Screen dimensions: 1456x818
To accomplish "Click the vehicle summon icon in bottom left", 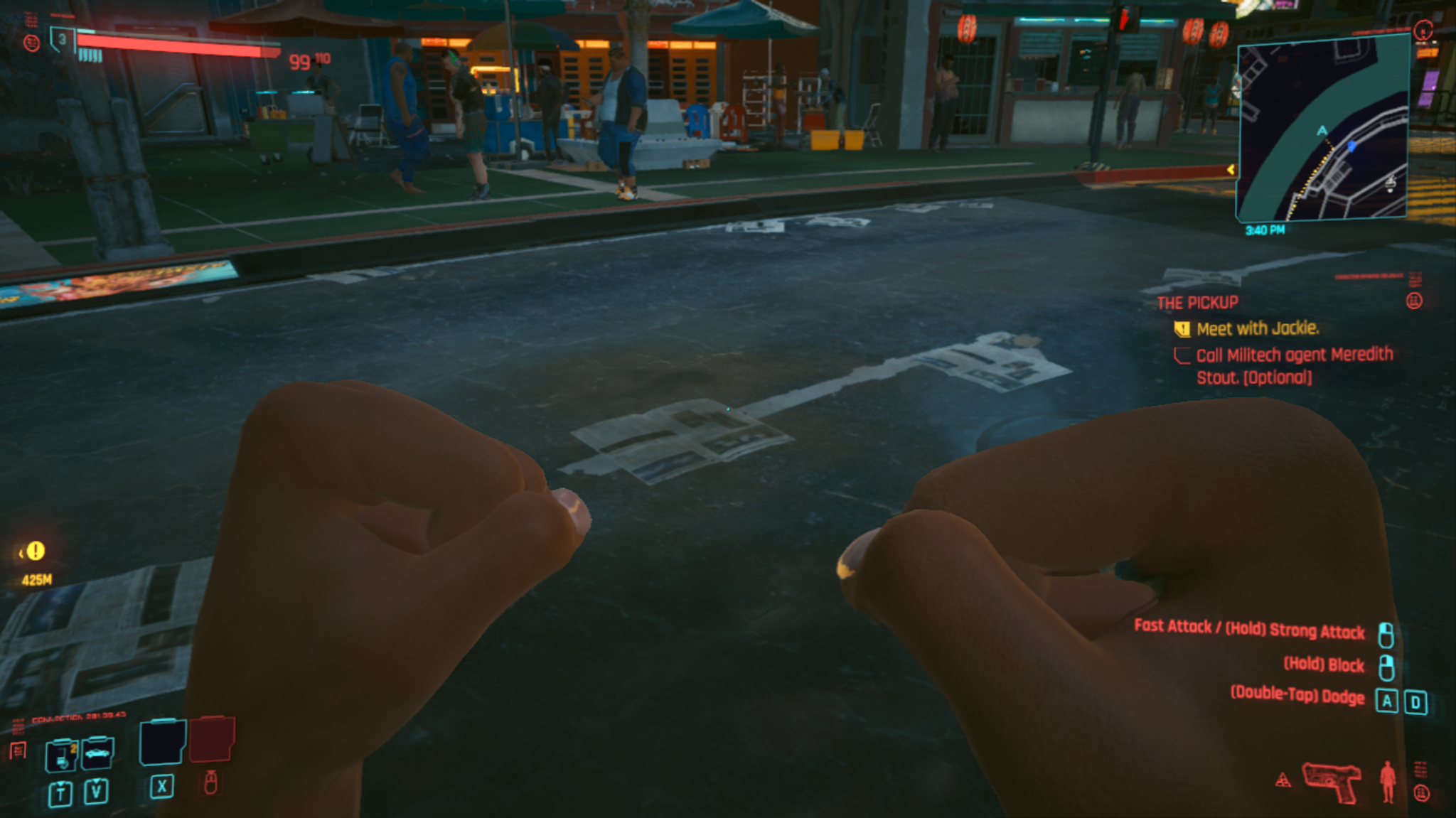I will tap(97, 753).
